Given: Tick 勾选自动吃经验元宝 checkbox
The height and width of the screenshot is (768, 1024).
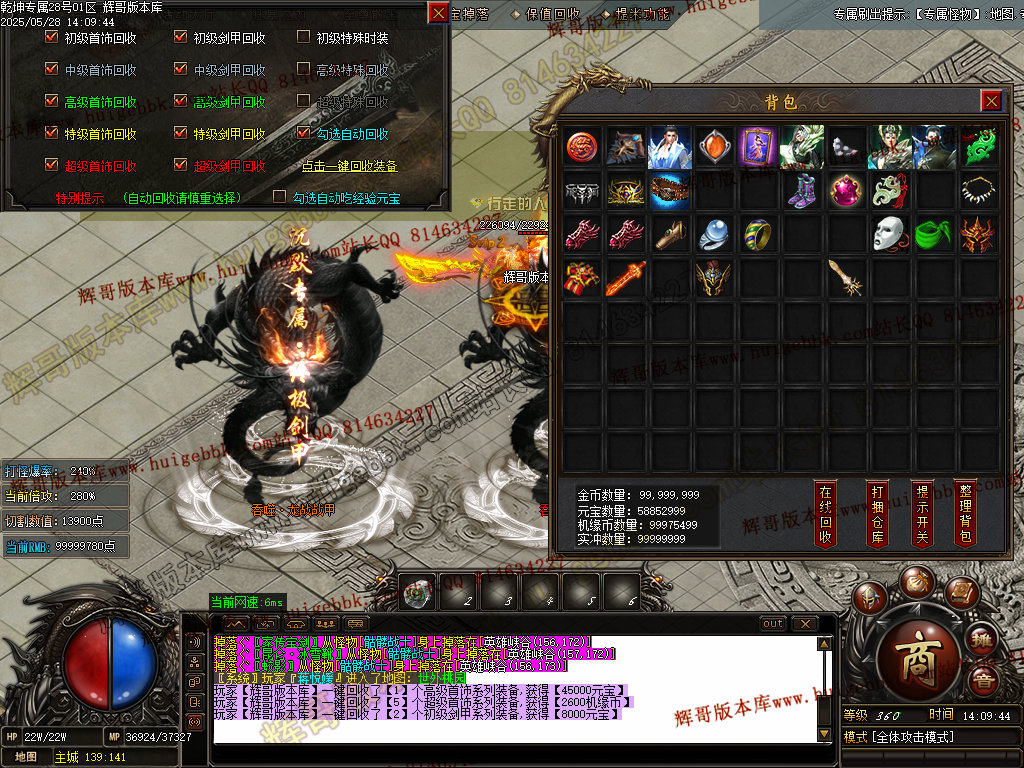Looking at the screenshot, I should [x=280, y=198].
